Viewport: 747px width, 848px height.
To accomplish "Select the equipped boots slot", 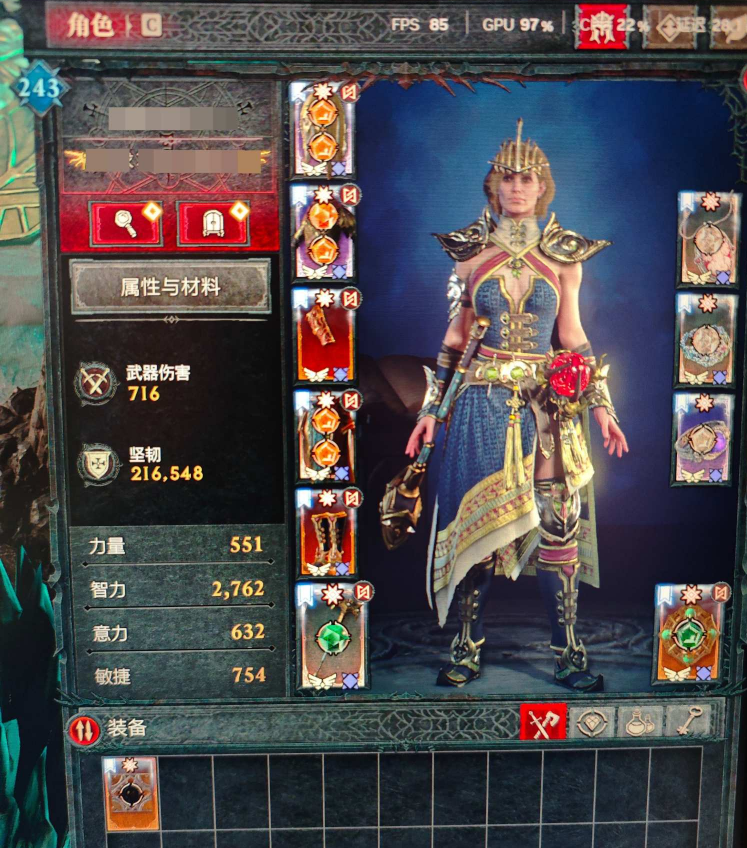I will (324, 533).
